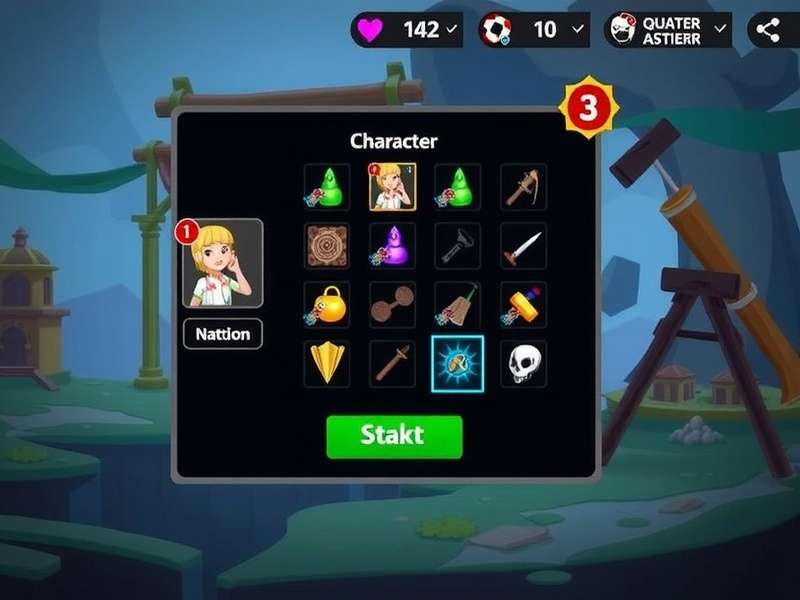Select the wooden stick slot
The height and width of the screenshot is (600, 800).
(x=393, y=364)
